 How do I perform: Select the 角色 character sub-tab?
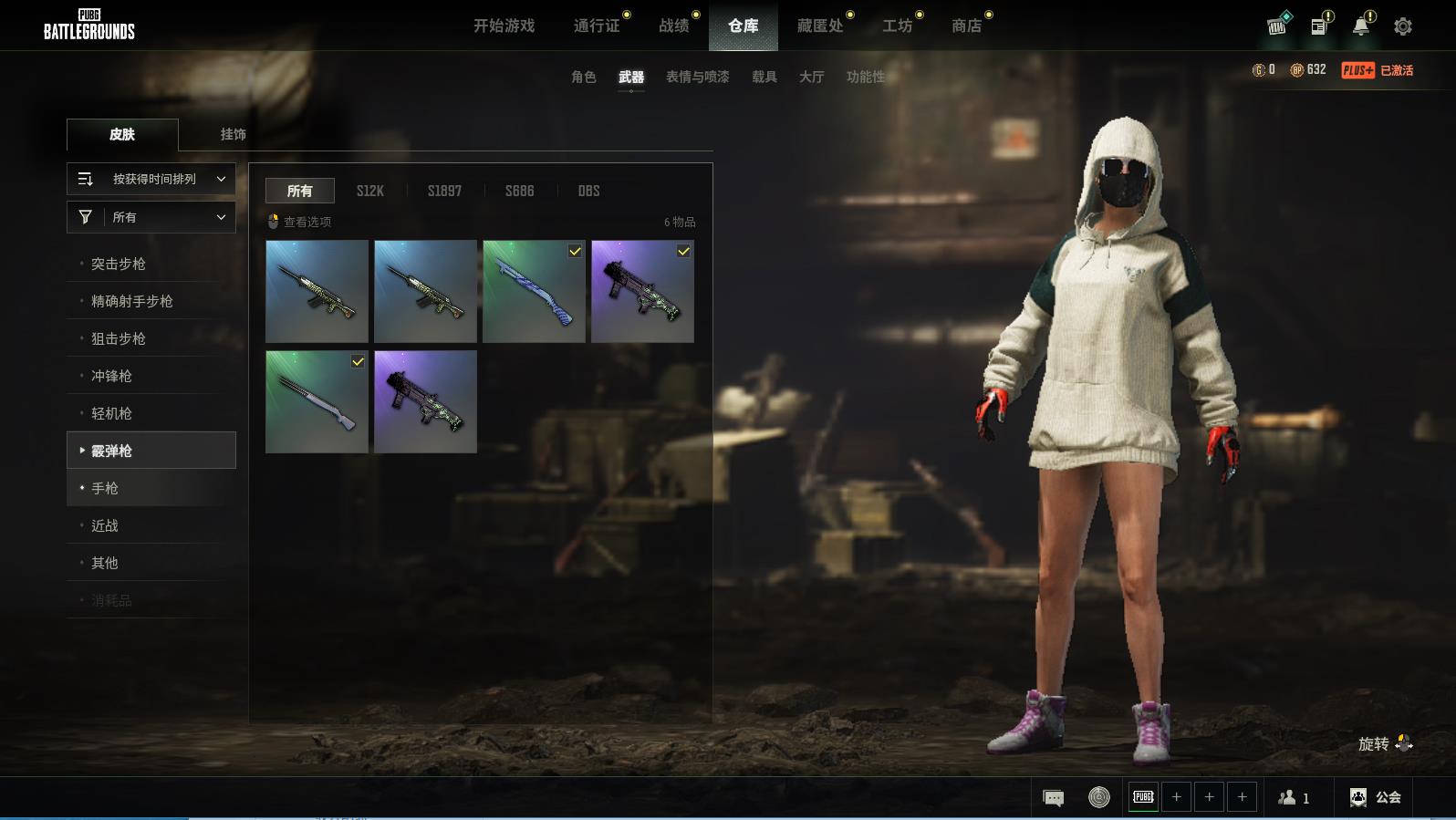point(584,77)
